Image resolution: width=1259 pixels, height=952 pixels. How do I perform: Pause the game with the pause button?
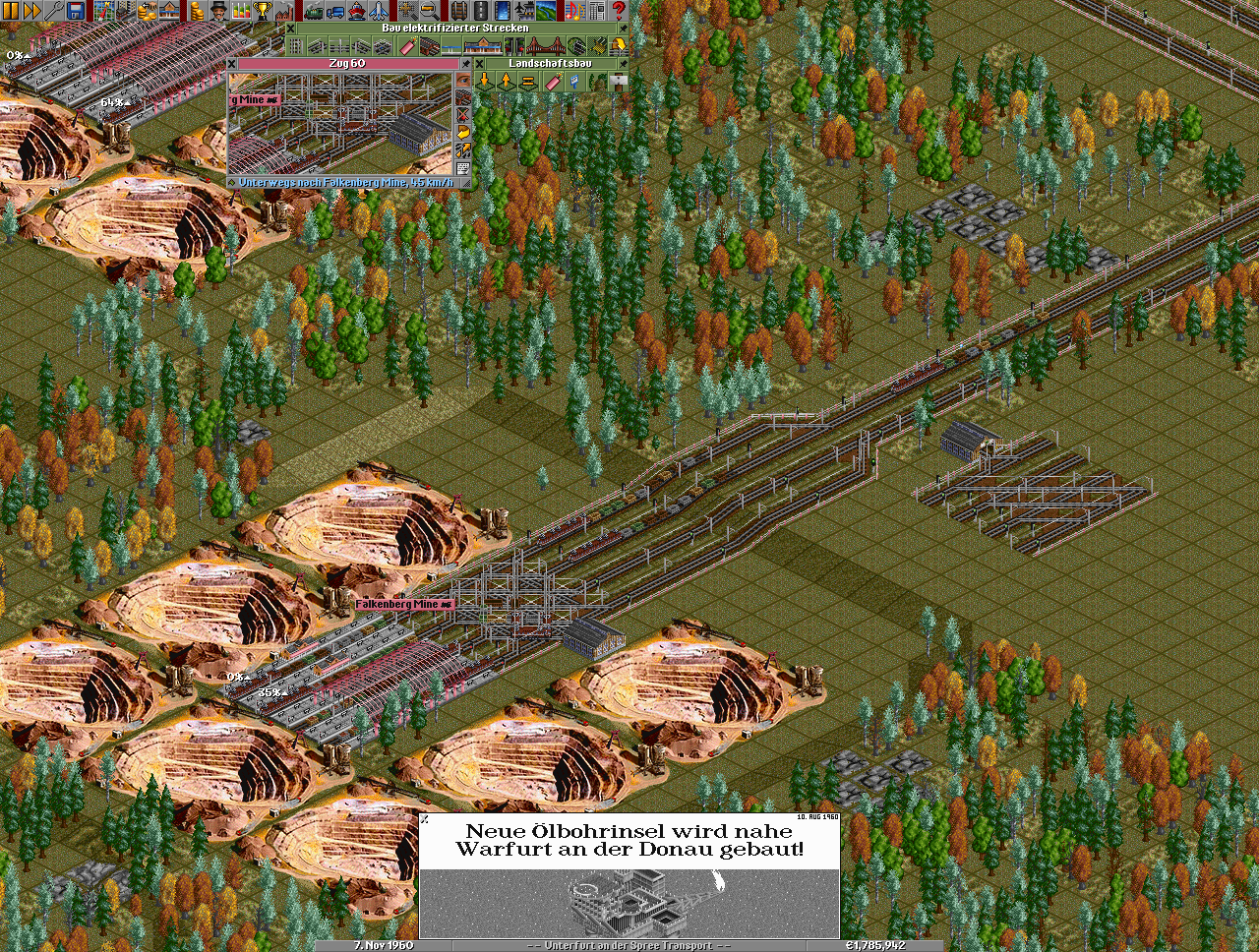point(10,11)
